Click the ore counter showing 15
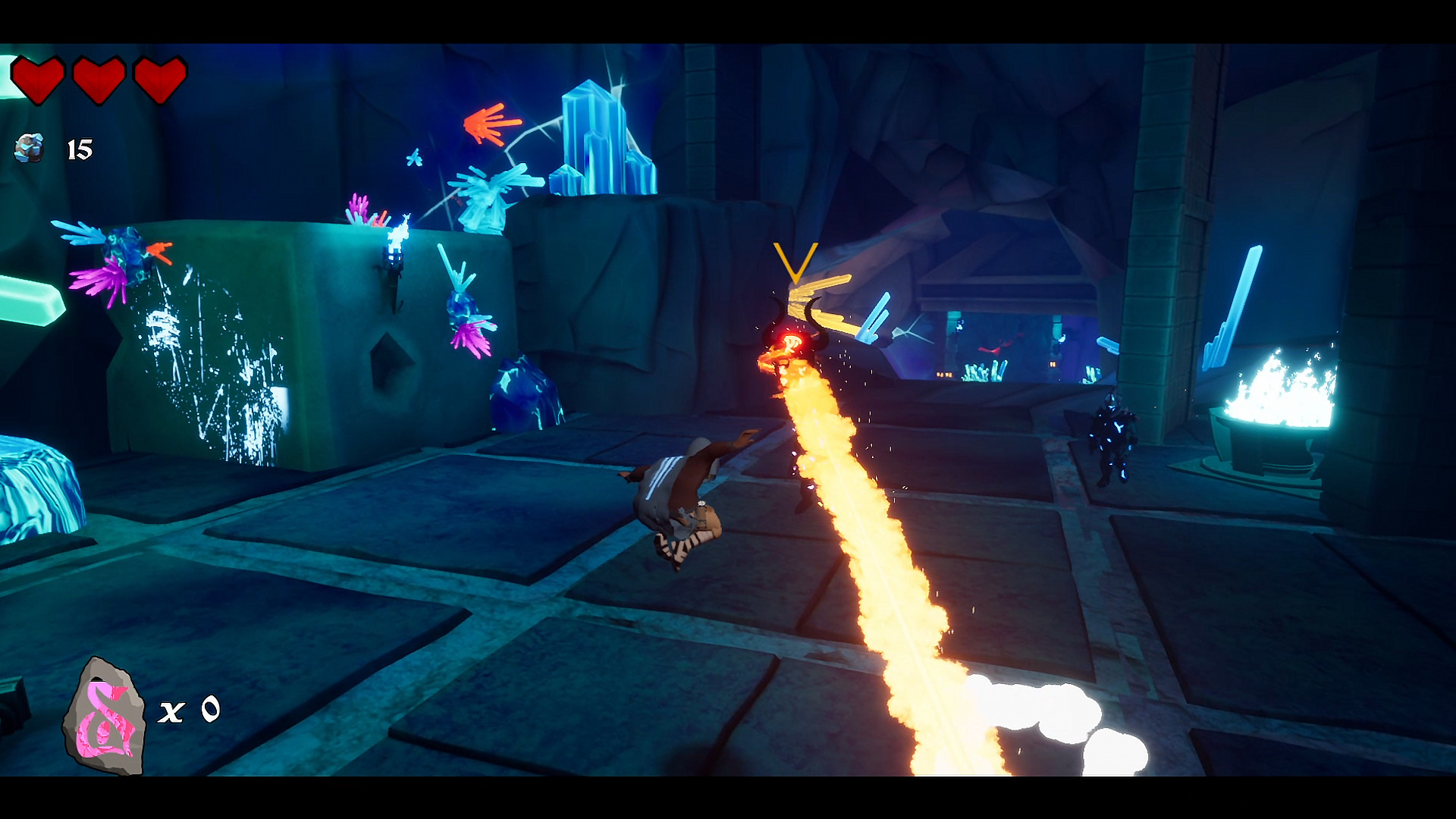 [78, 148]
